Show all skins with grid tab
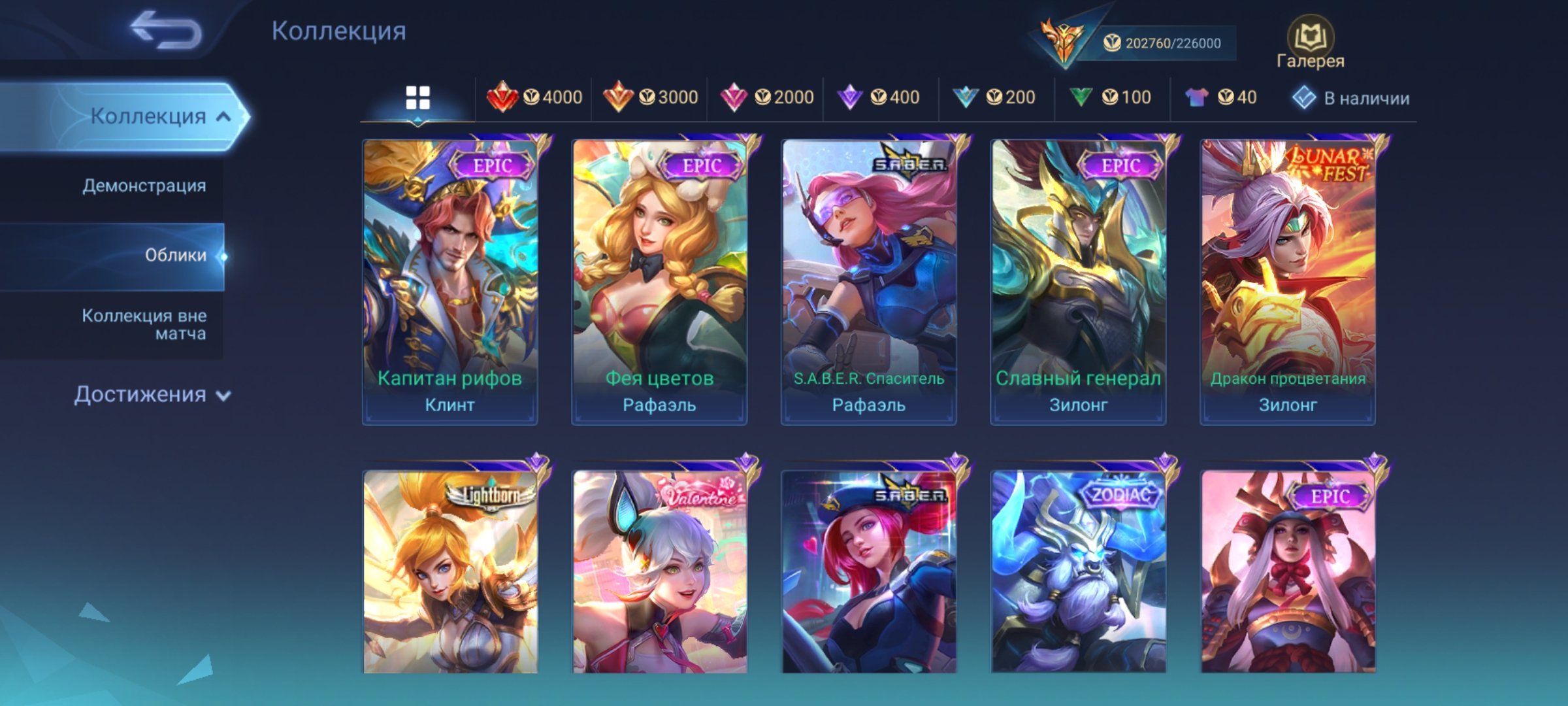The width and height of the screenshot is (1568, 706). (417, 98)
